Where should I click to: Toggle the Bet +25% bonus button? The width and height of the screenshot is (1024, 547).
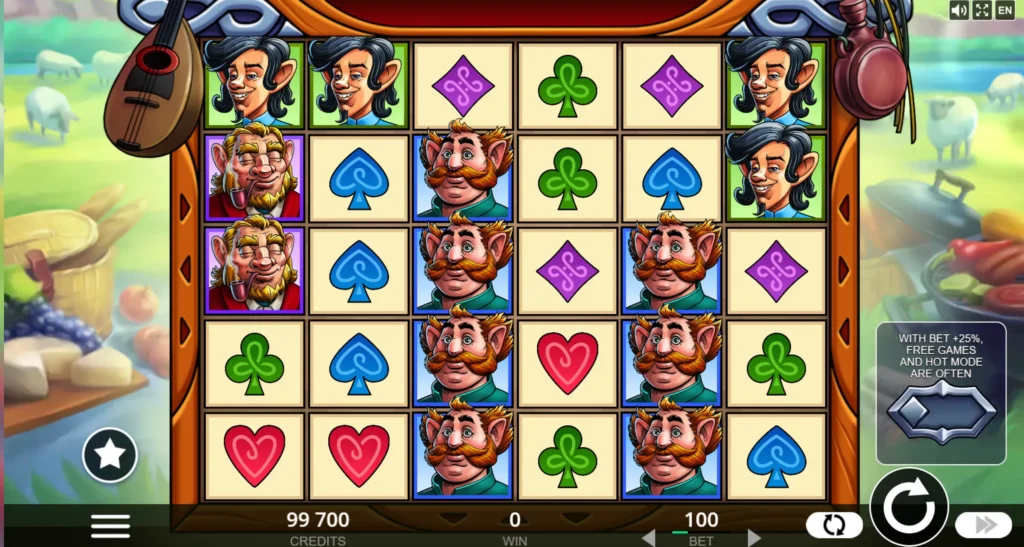(x=941, y=412)
